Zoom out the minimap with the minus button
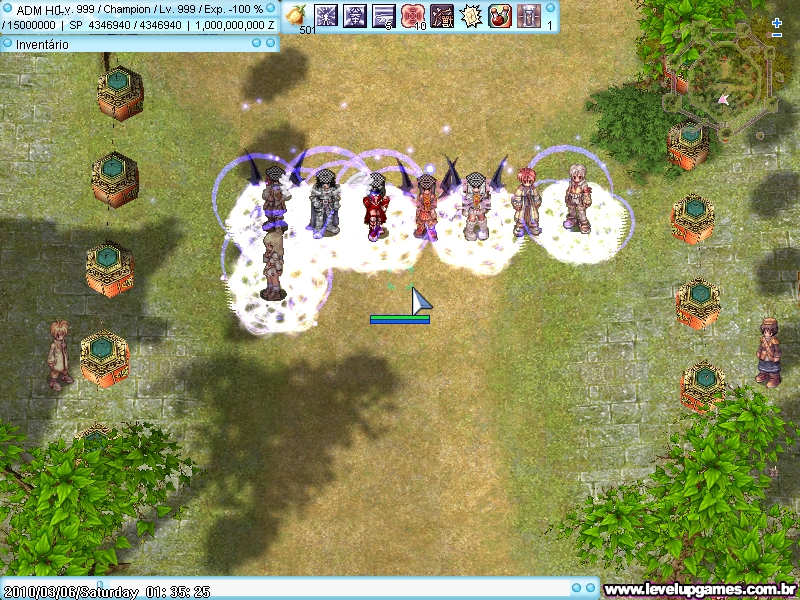 point(777,35)
